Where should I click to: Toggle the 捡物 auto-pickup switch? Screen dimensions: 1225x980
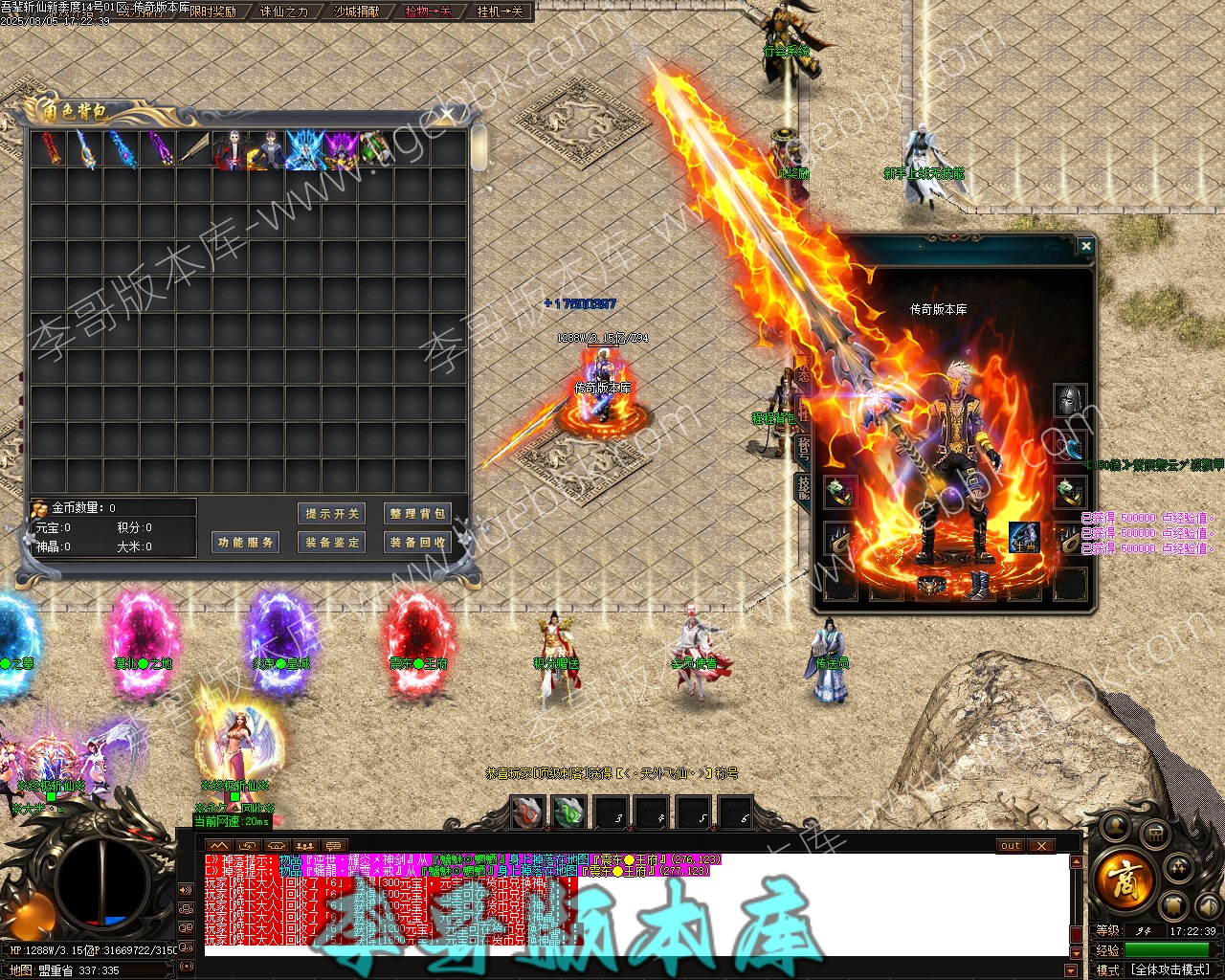(x=428, y=12)
